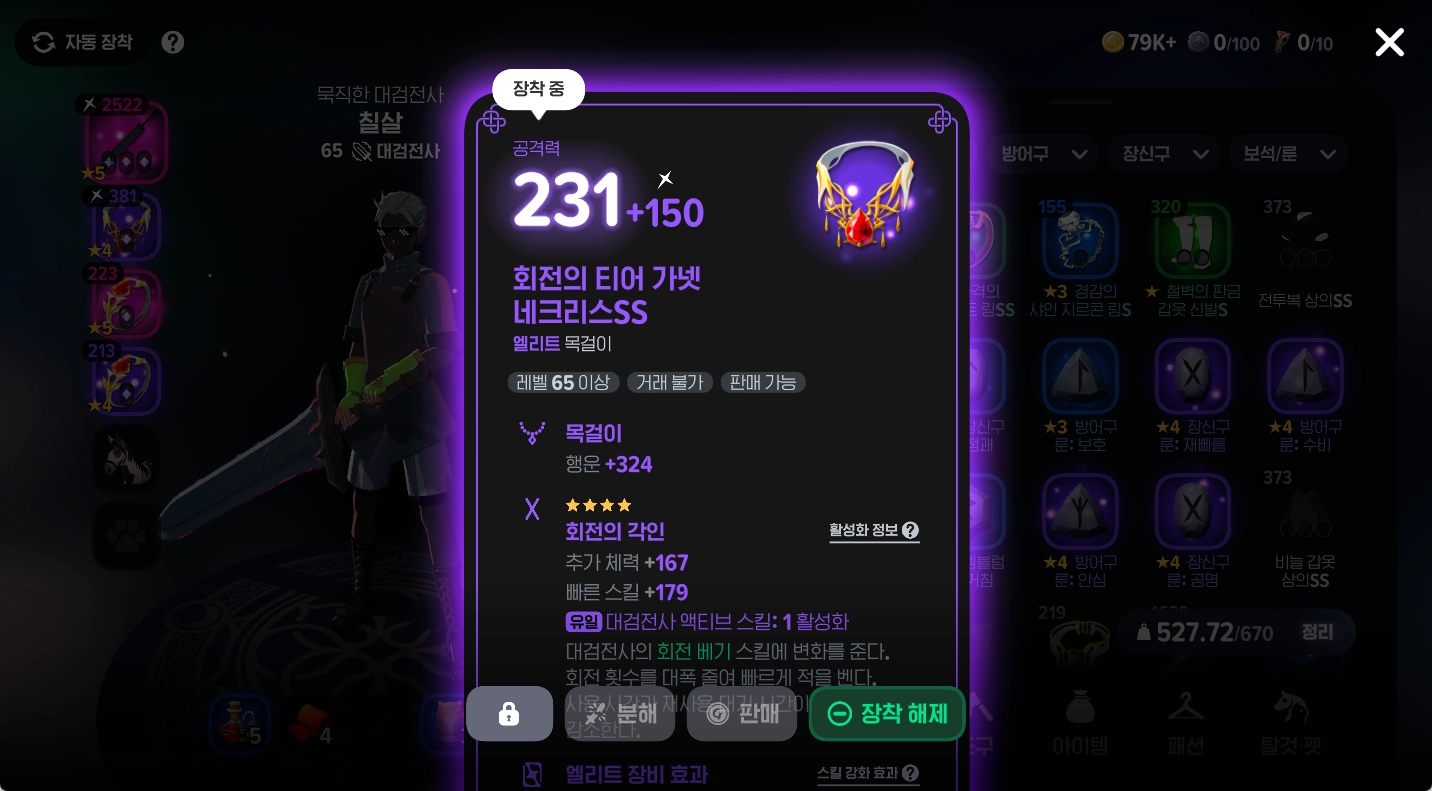Select the paw print slot icon
Viewport: 1432px width, 791px height.
point(126,536)
